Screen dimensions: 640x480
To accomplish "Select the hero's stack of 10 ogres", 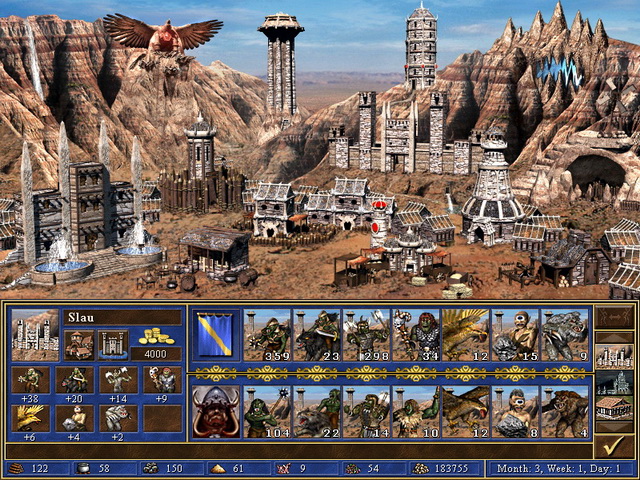I will (x=416, y=412).
